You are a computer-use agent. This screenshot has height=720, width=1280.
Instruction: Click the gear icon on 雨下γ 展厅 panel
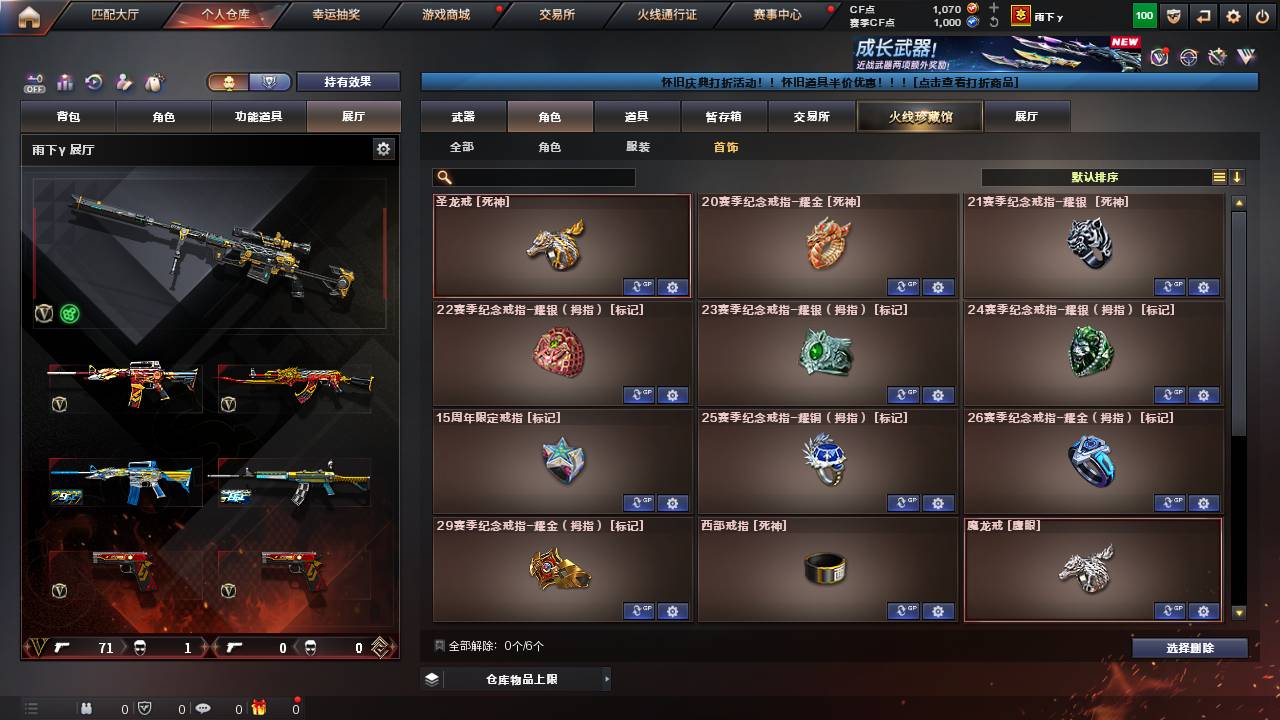click(384, 147)
